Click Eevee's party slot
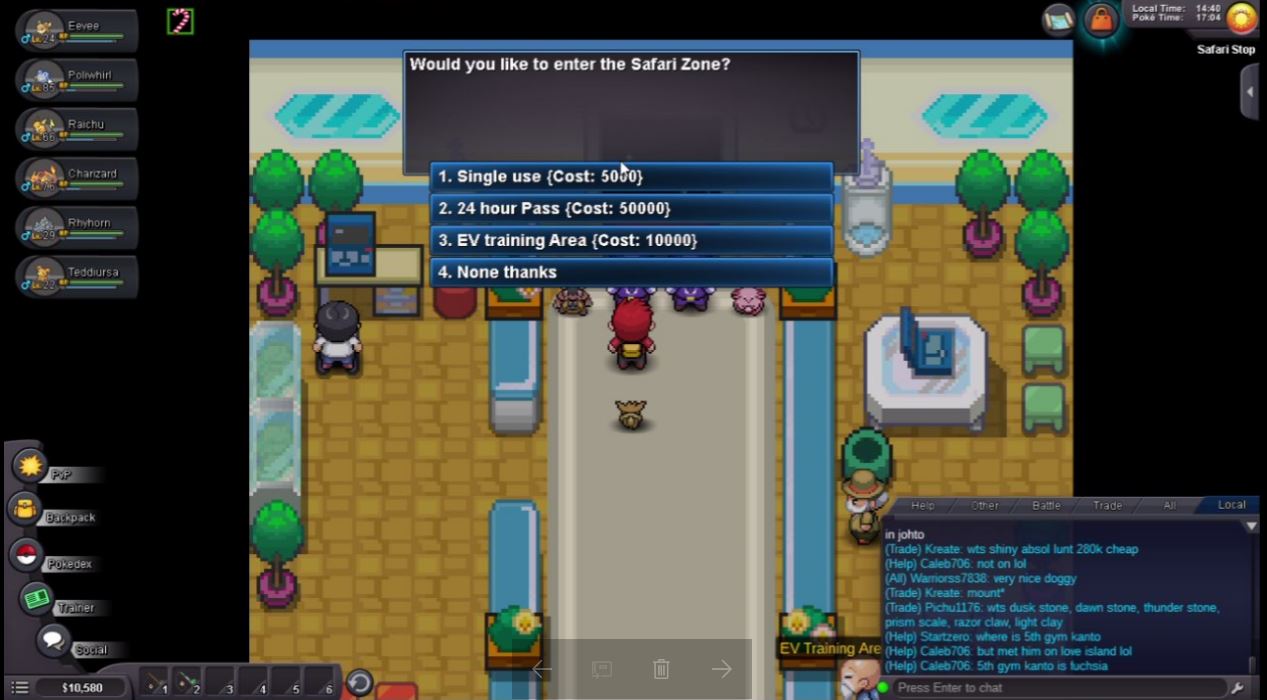Viewport: 1267px width, 700px height. click(77, 30)
